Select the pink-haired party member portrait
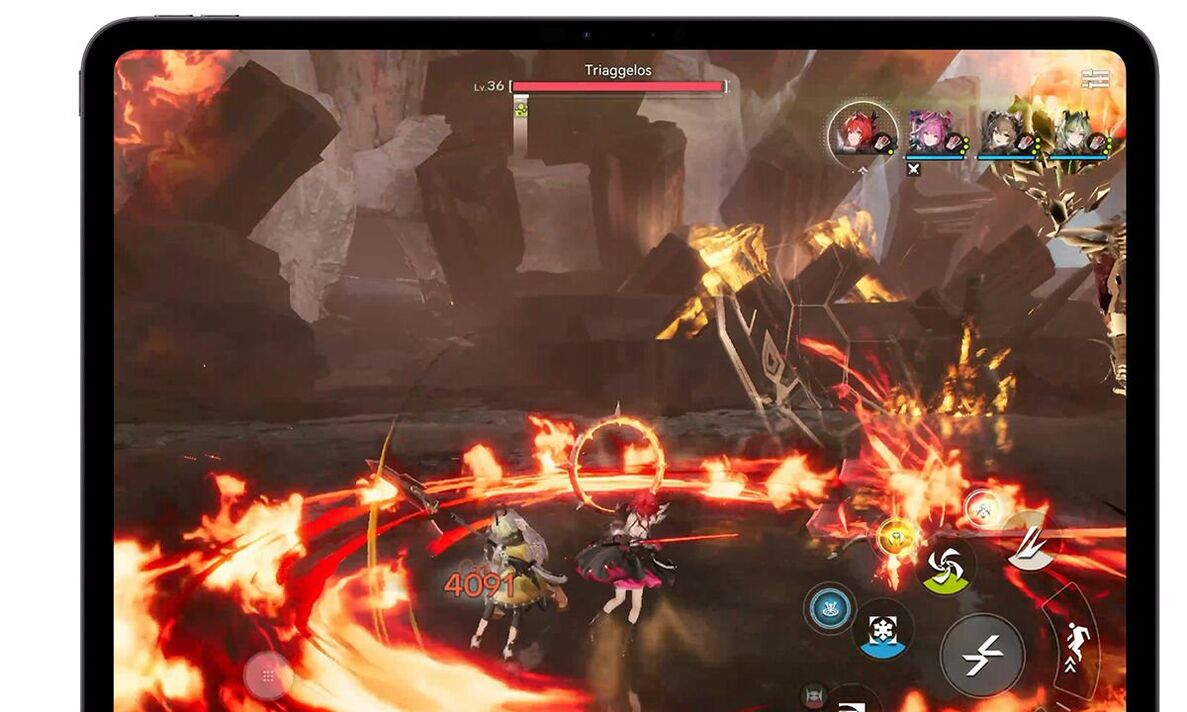This screenshot has height=712, width=1187. (933, 131)
